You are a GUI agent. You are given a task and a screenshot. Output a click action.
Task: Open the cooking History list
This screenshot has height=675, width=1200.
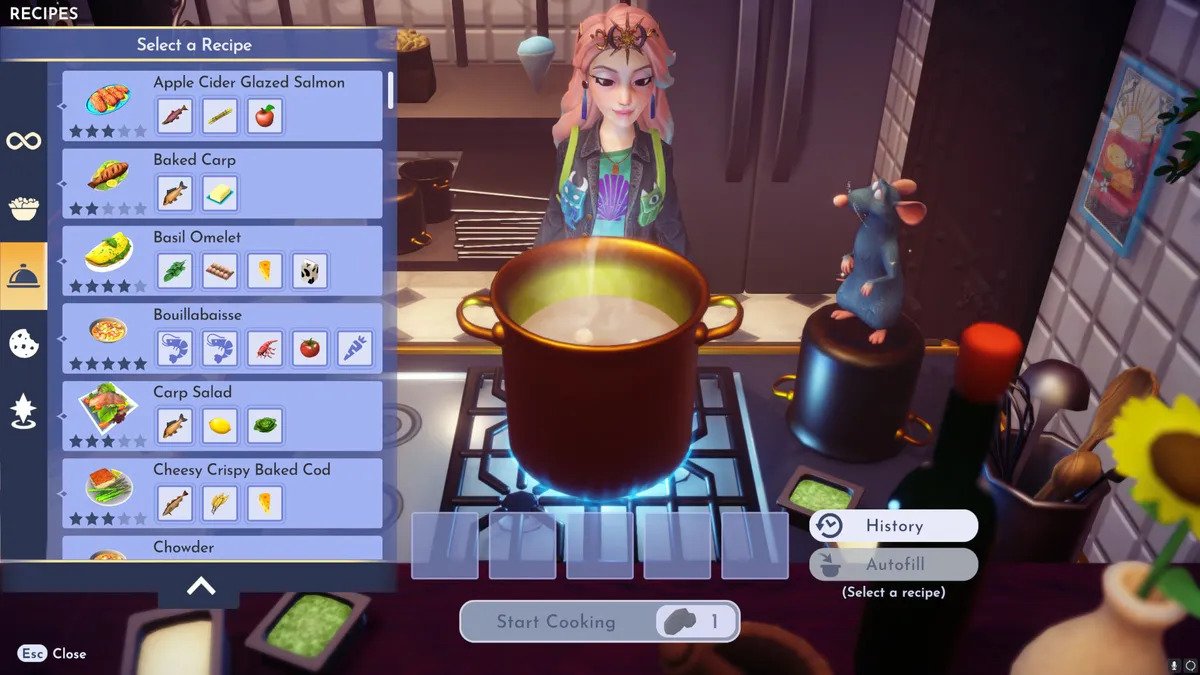tap(893, 526)
